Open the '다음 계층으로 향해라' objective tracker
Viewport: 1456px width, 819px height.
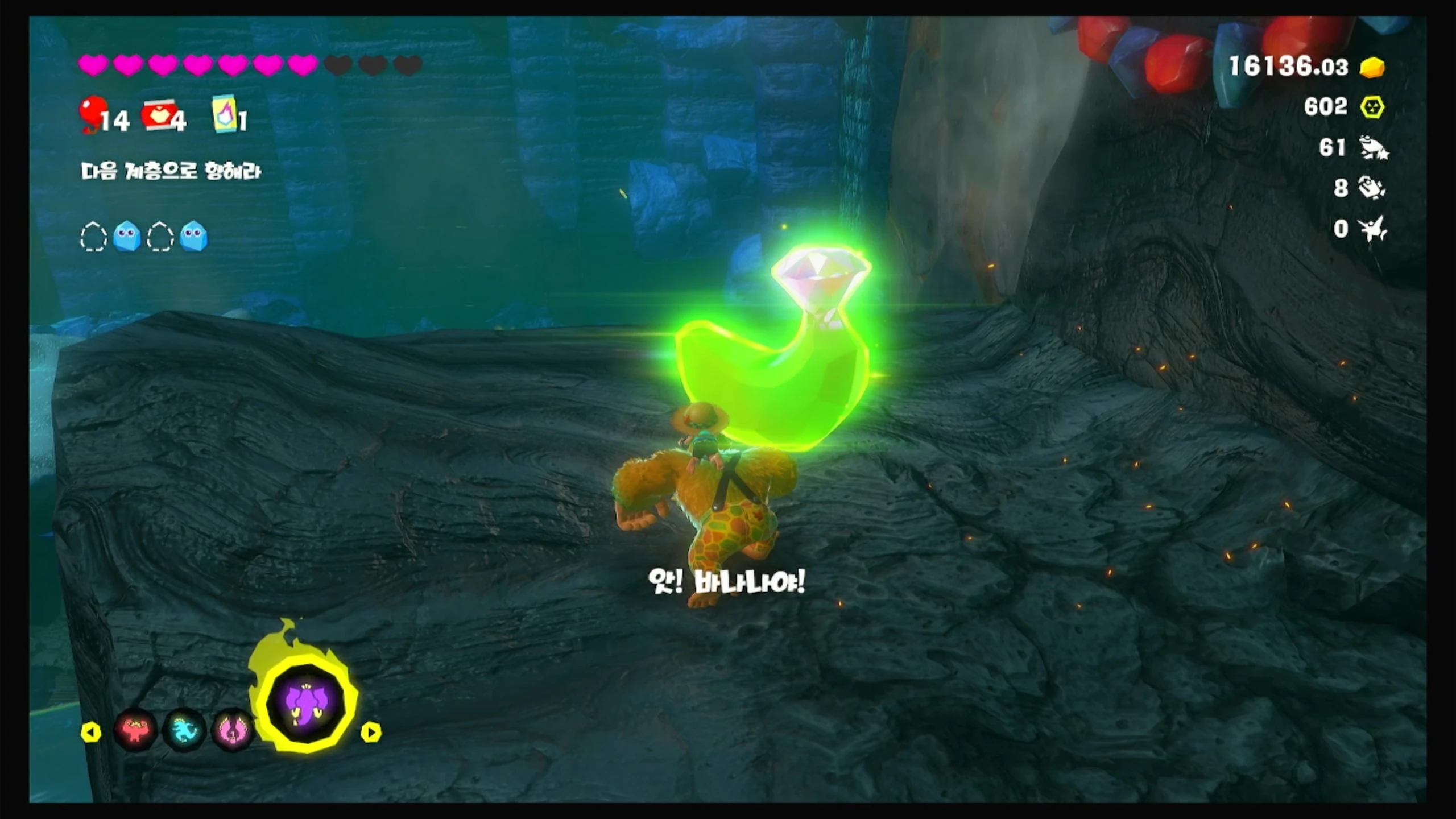click(x=171, y=171)
